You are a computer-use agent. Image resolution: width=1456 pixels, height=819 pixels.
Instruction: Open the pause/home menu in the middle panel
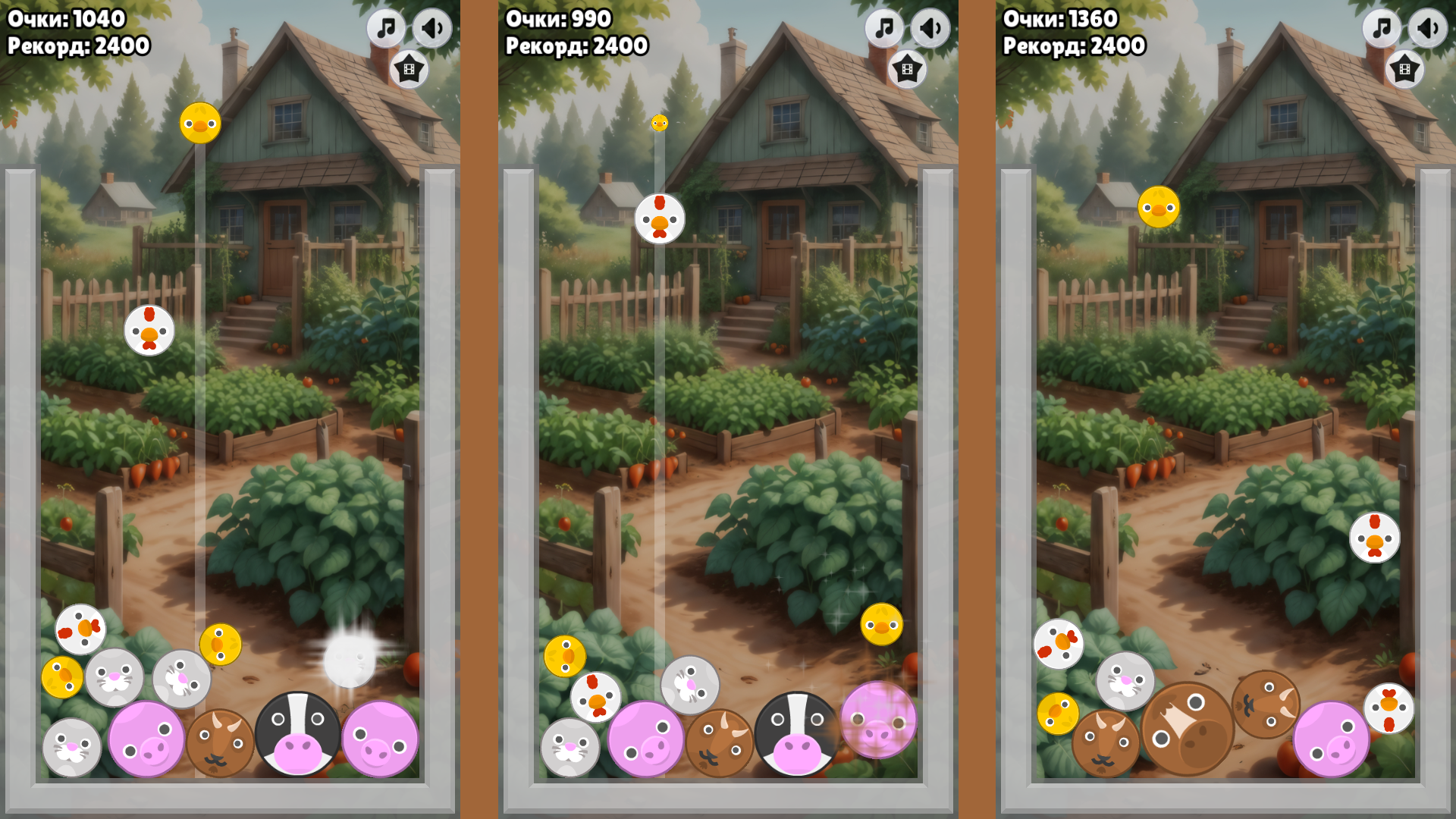click(907, 68)
